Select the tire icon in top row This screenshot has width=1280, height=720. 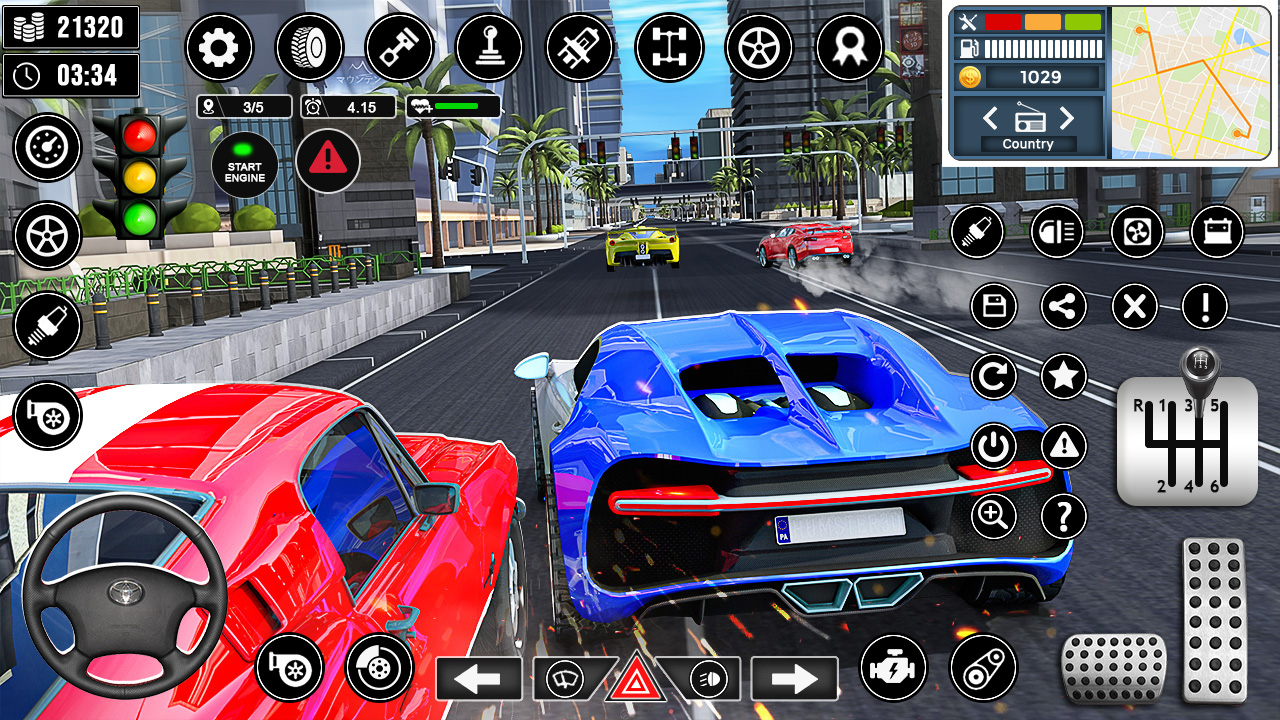tap(309, 47)
